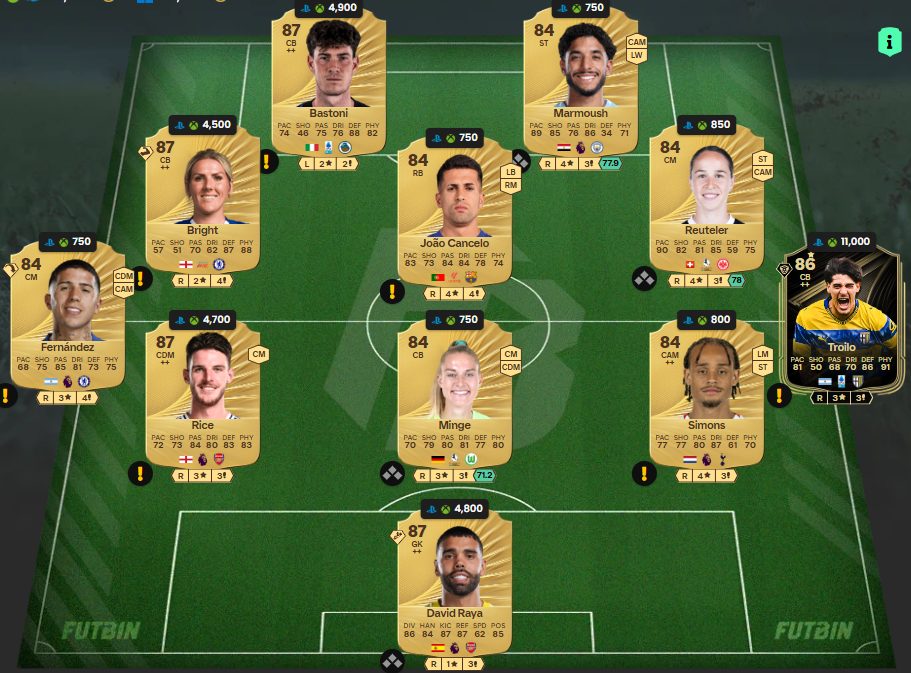The image size is (911, 673).
Task: Select the Bright centre-back card
Action: coord(203,198)
